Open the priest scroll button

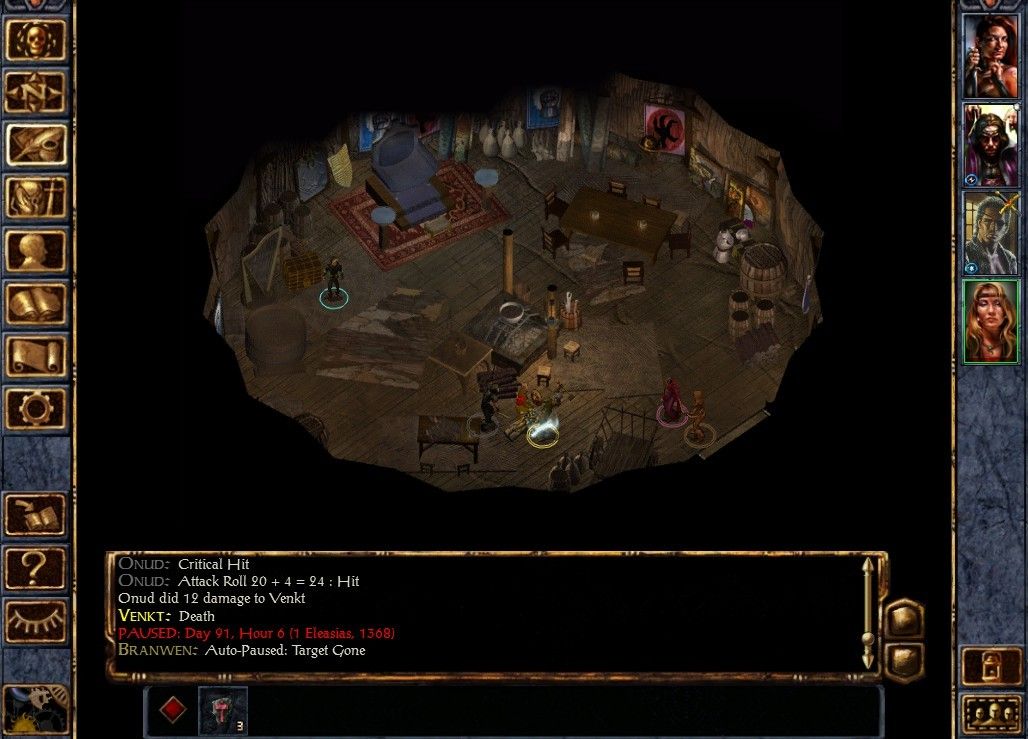36,355
